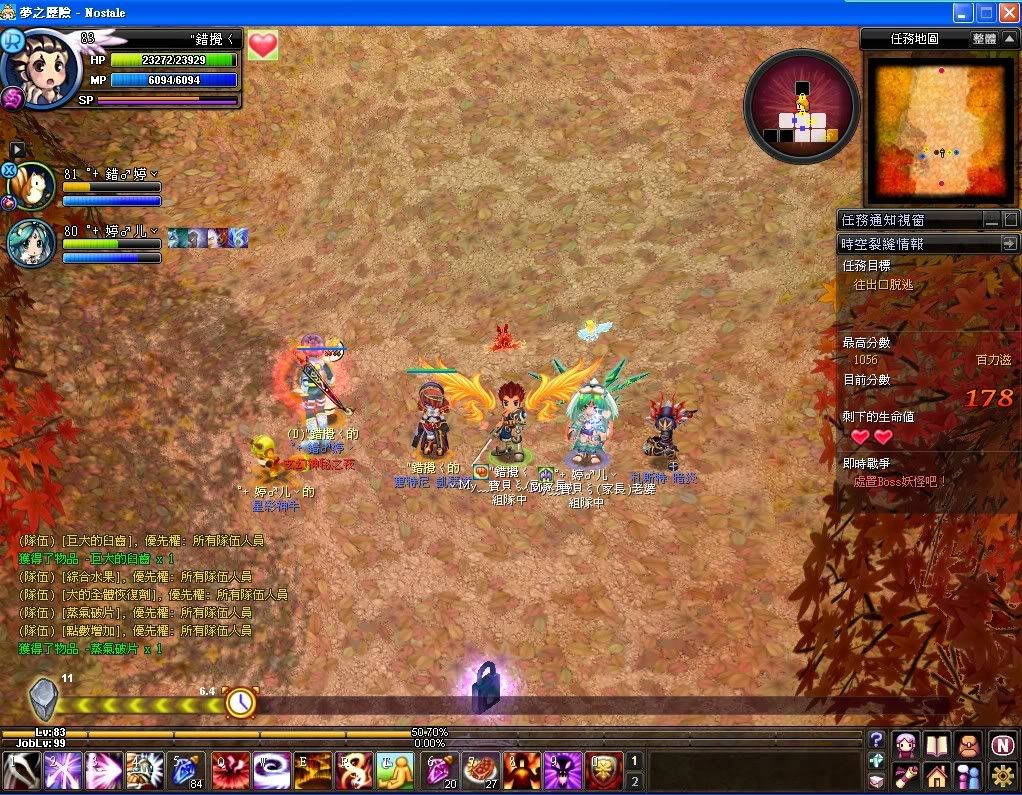Use the meat food item in slot 7
Viewport: 1022px width, 795px height.
480,771
